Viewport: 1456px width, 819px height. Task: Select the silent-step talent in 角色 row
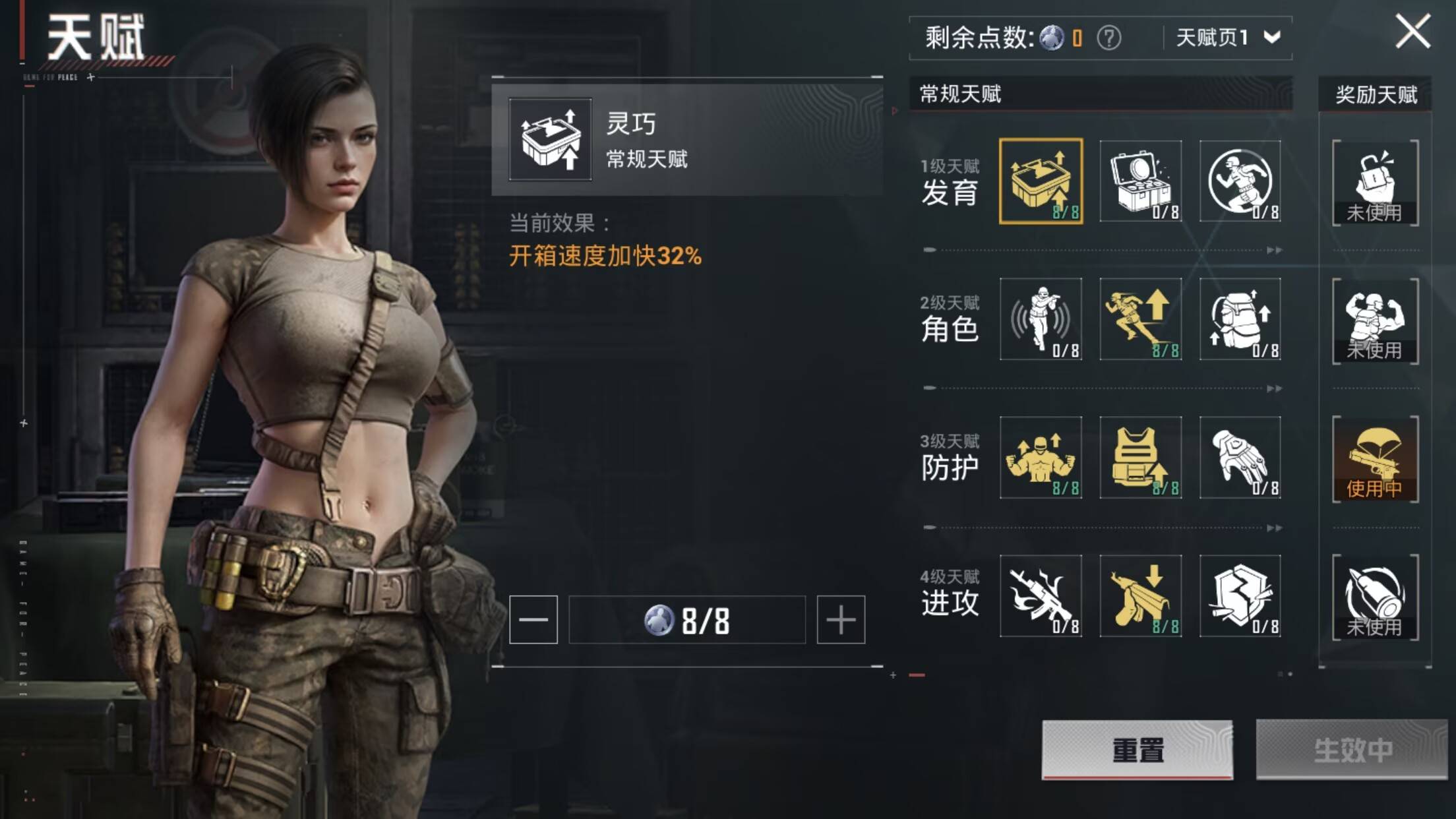(1043, 319)
